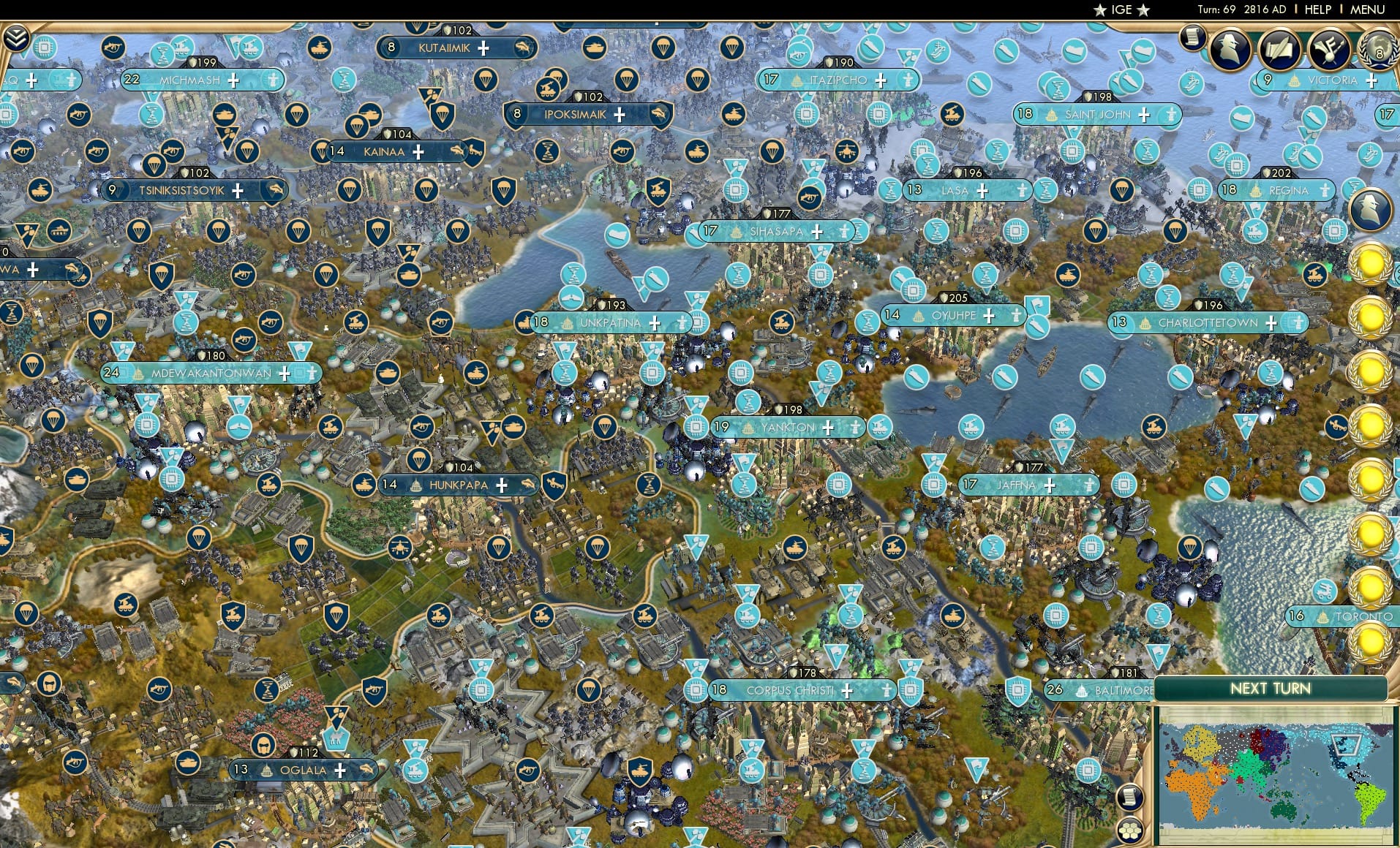Expand Victoria's city banner plus sign
The width and height of the screenshot is (1400, 848).
click(x=1373, y=80)
